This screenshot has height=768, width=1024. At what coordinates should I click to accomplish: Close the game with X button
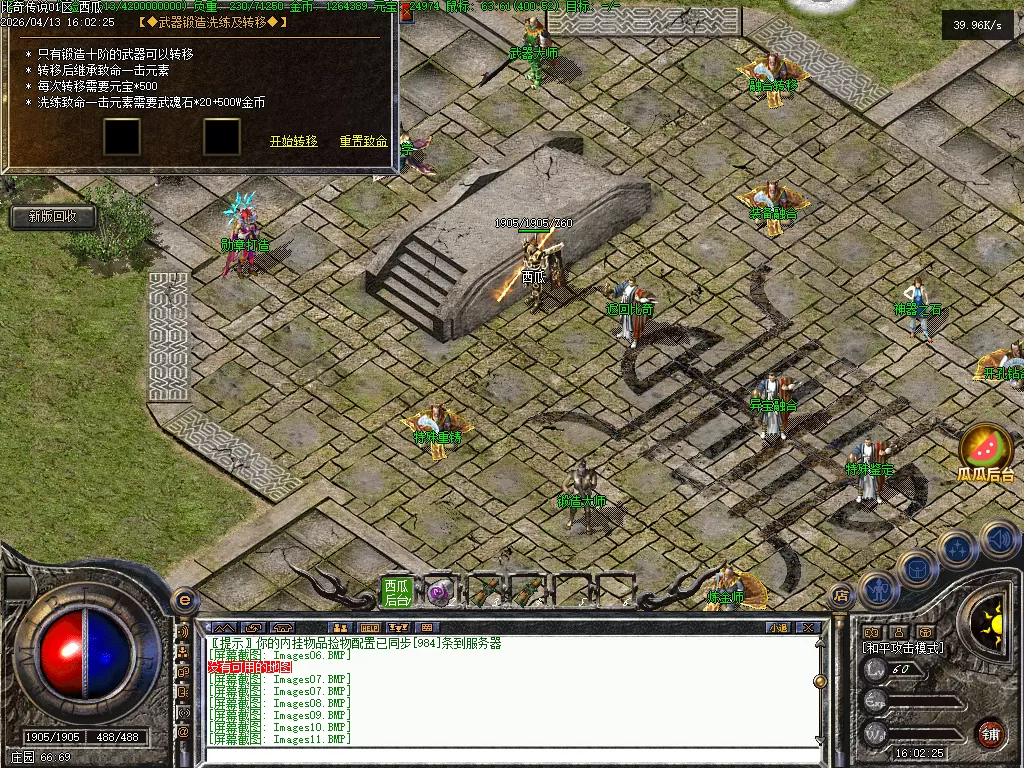[810, 628]
